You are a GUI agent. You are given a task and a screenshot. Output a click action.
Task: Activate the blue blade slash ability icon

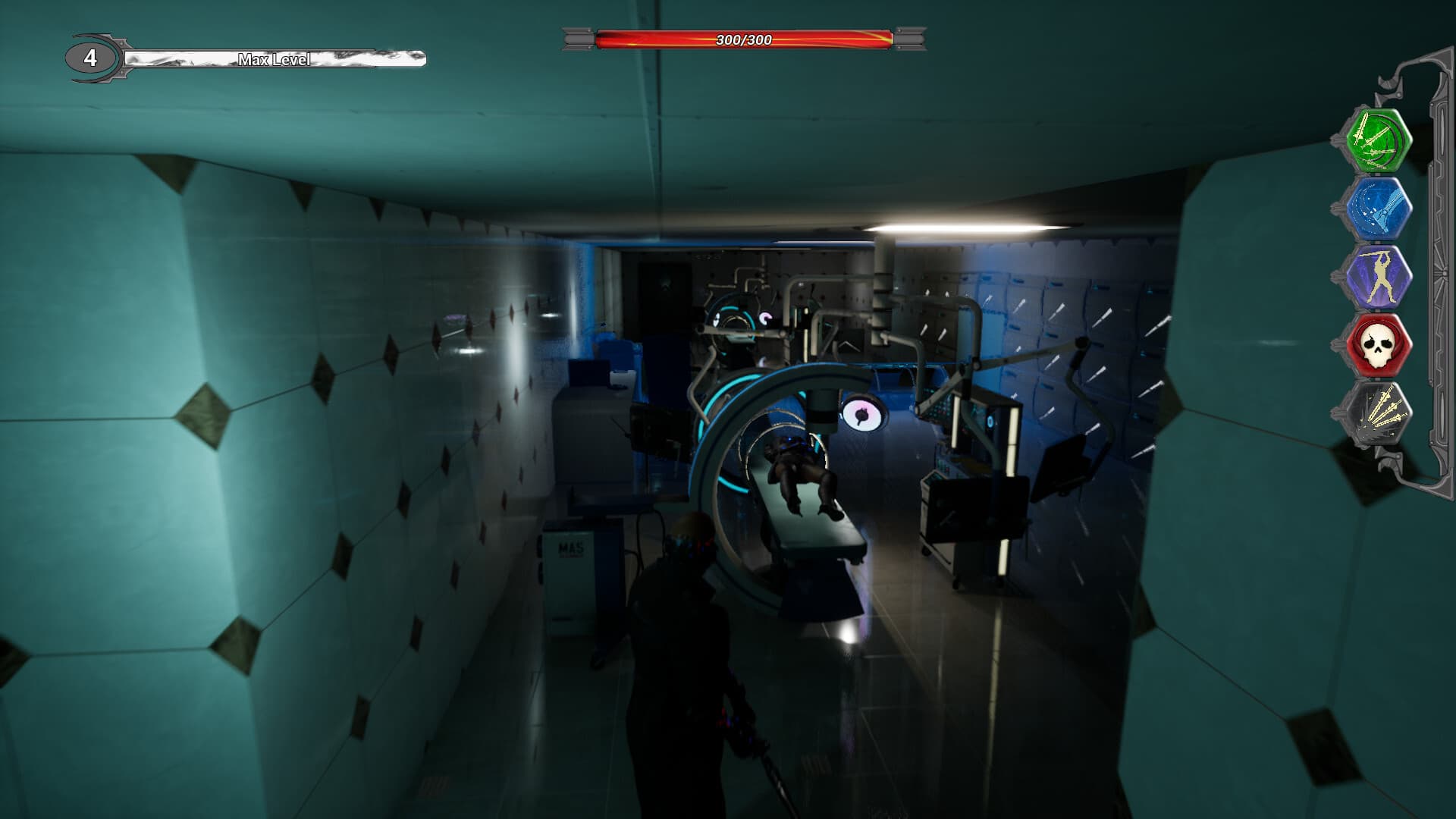point(1380,209)
